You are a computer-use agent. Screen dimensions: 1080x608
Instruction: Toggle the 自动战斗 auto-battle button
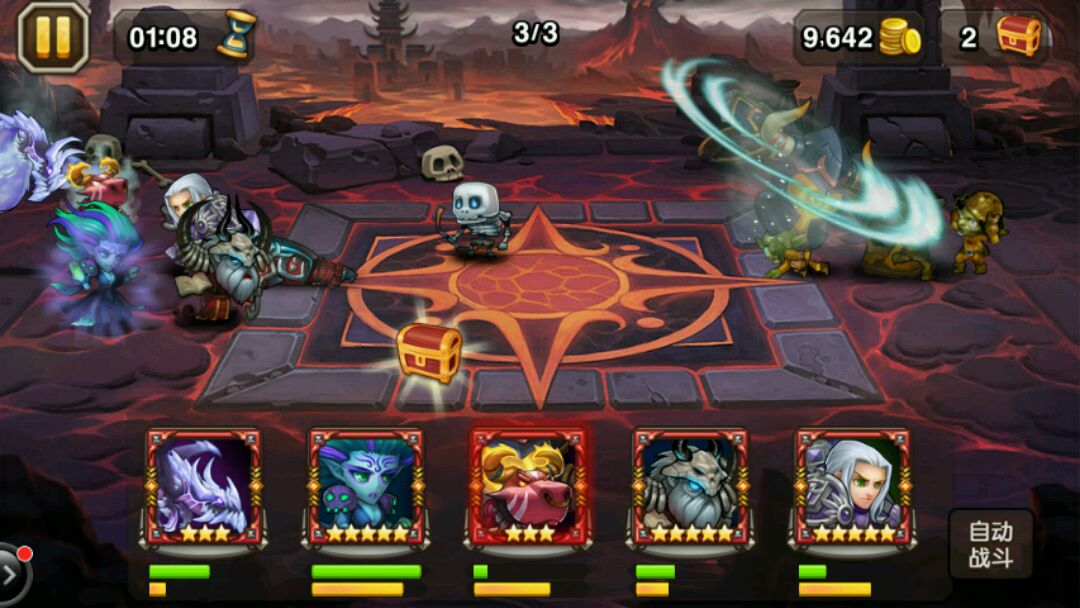(990, 545)
